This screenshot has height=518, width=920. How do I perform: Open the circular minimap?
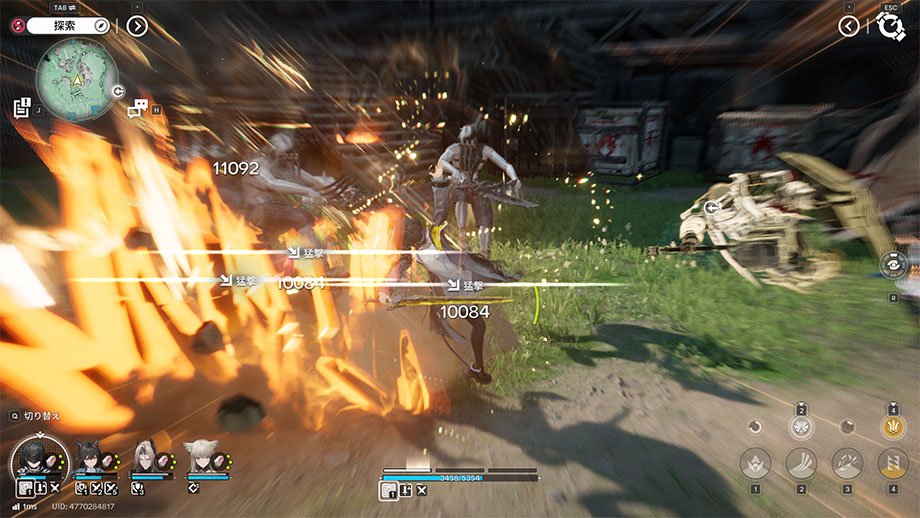[x=77, y=78]
